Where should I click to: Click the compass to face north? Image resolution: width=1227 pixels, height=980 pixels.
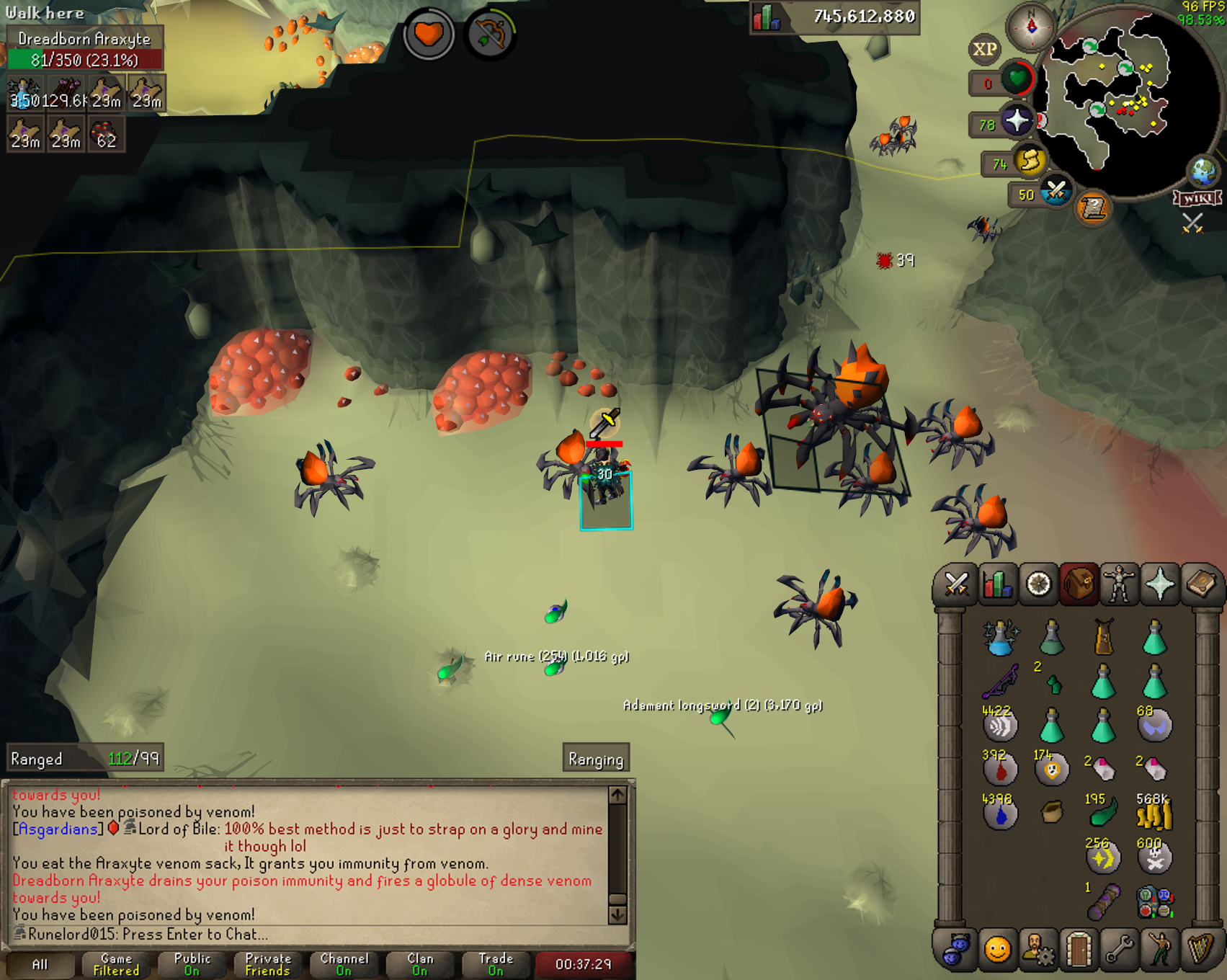tap(1031, 27)
